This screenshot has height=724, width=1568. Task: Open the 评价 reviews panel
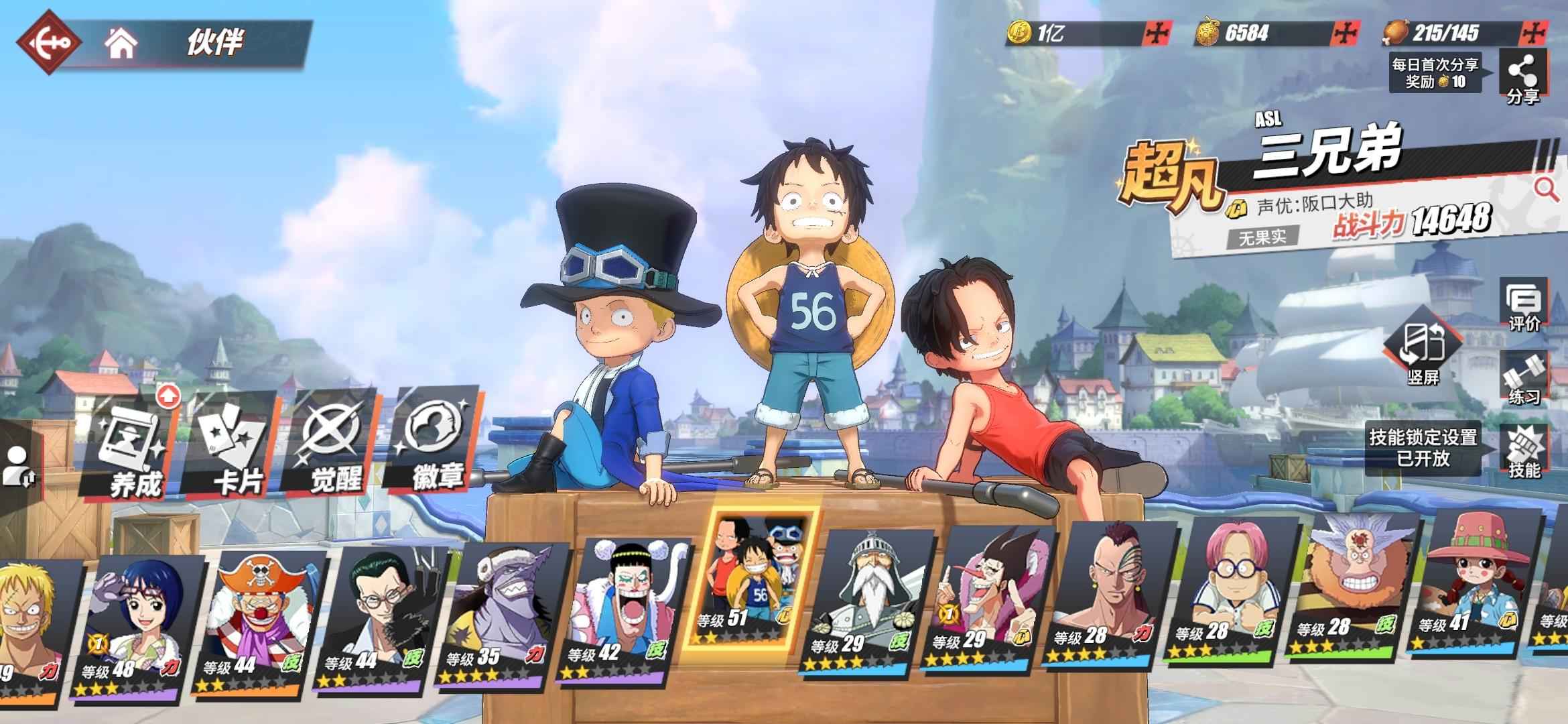point(1523,306)
